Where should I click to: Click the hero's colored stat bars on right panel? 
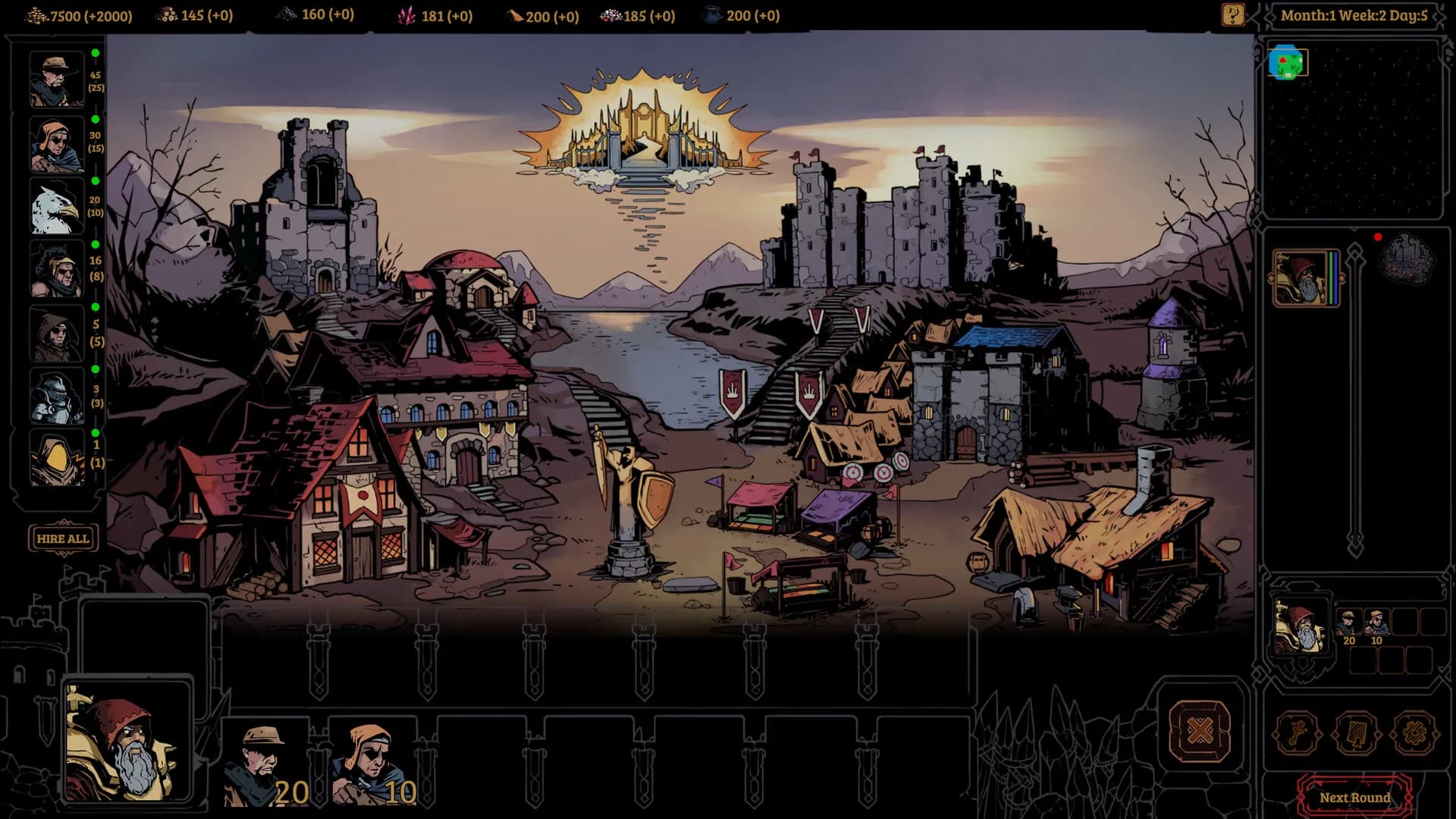click(1332, 277)
